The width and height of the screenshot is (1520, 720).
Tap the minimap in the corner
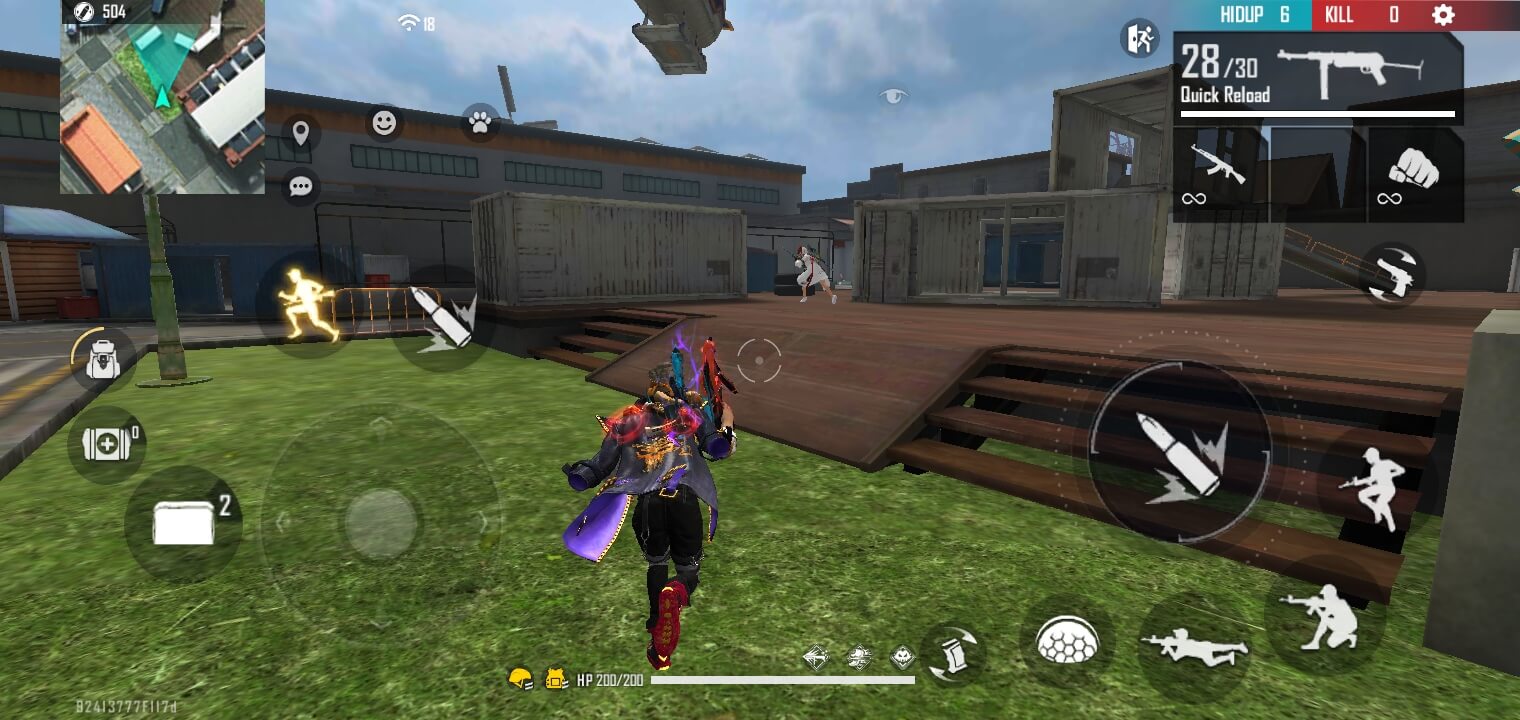pyautogui.click(x=165, y=110)
